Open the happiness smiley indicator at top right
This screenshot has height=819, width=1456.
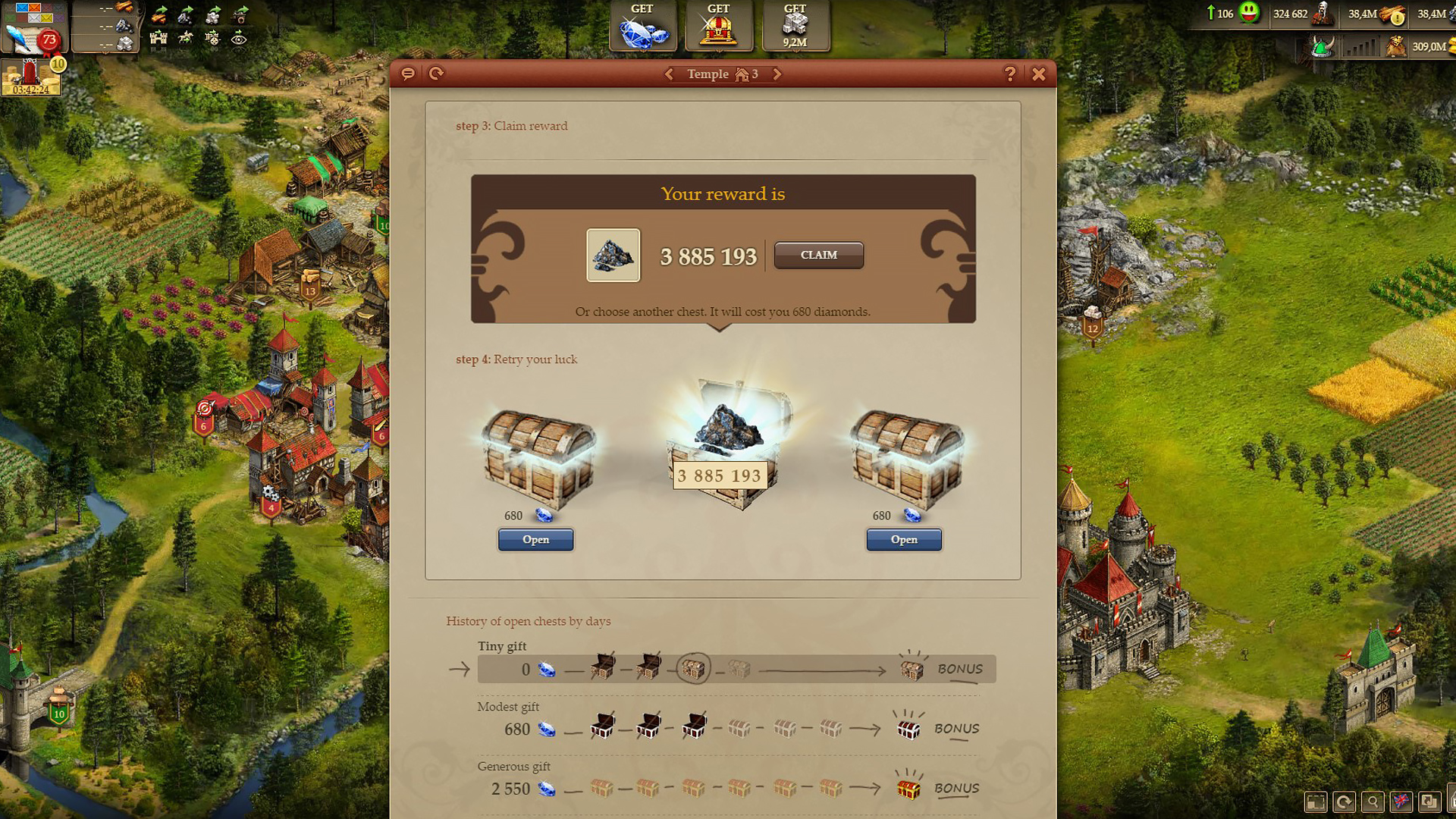tap(1250, 13)
